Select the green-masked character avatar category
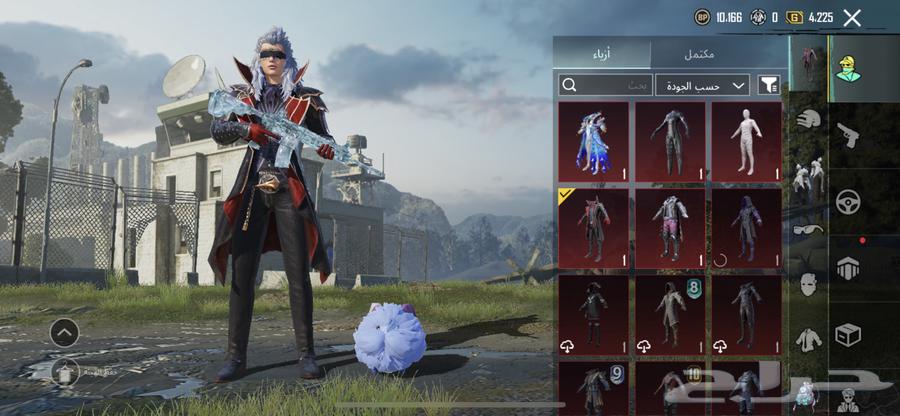This screenshot has width=900, height=416. coord(848,66)
